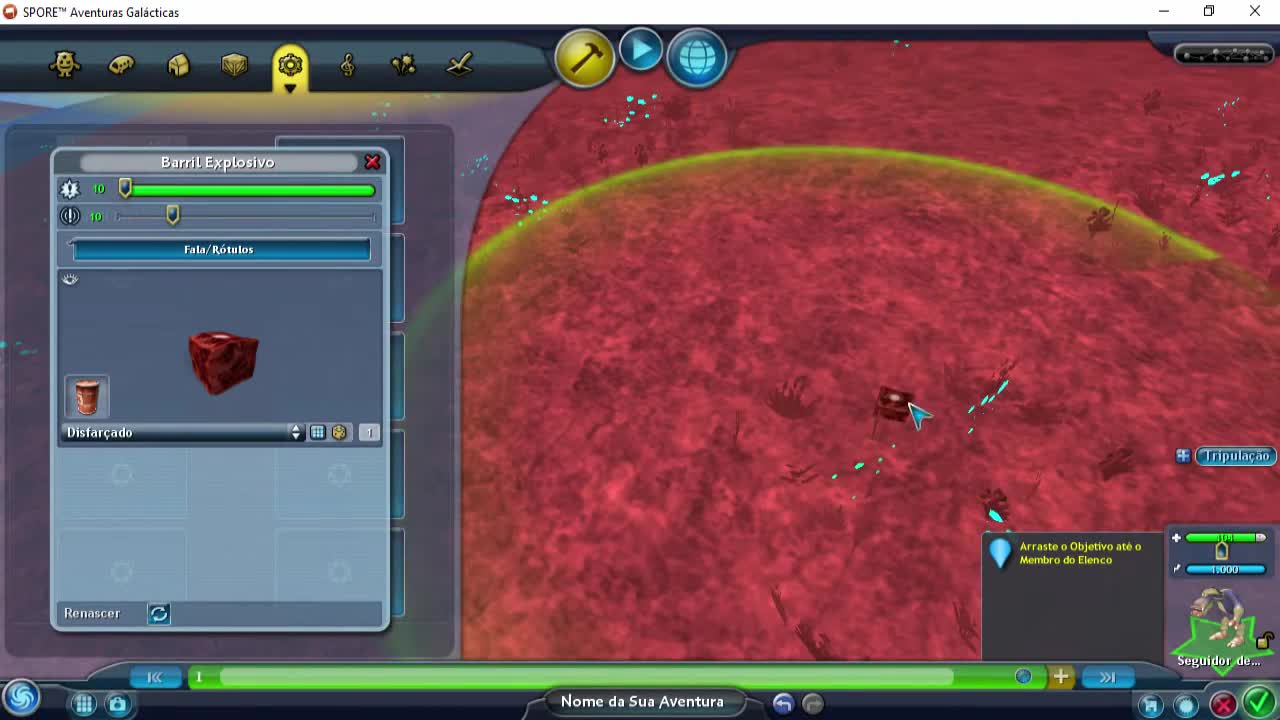
Task: Click the Nome da Sua Aventura name field
Action: 643,701
